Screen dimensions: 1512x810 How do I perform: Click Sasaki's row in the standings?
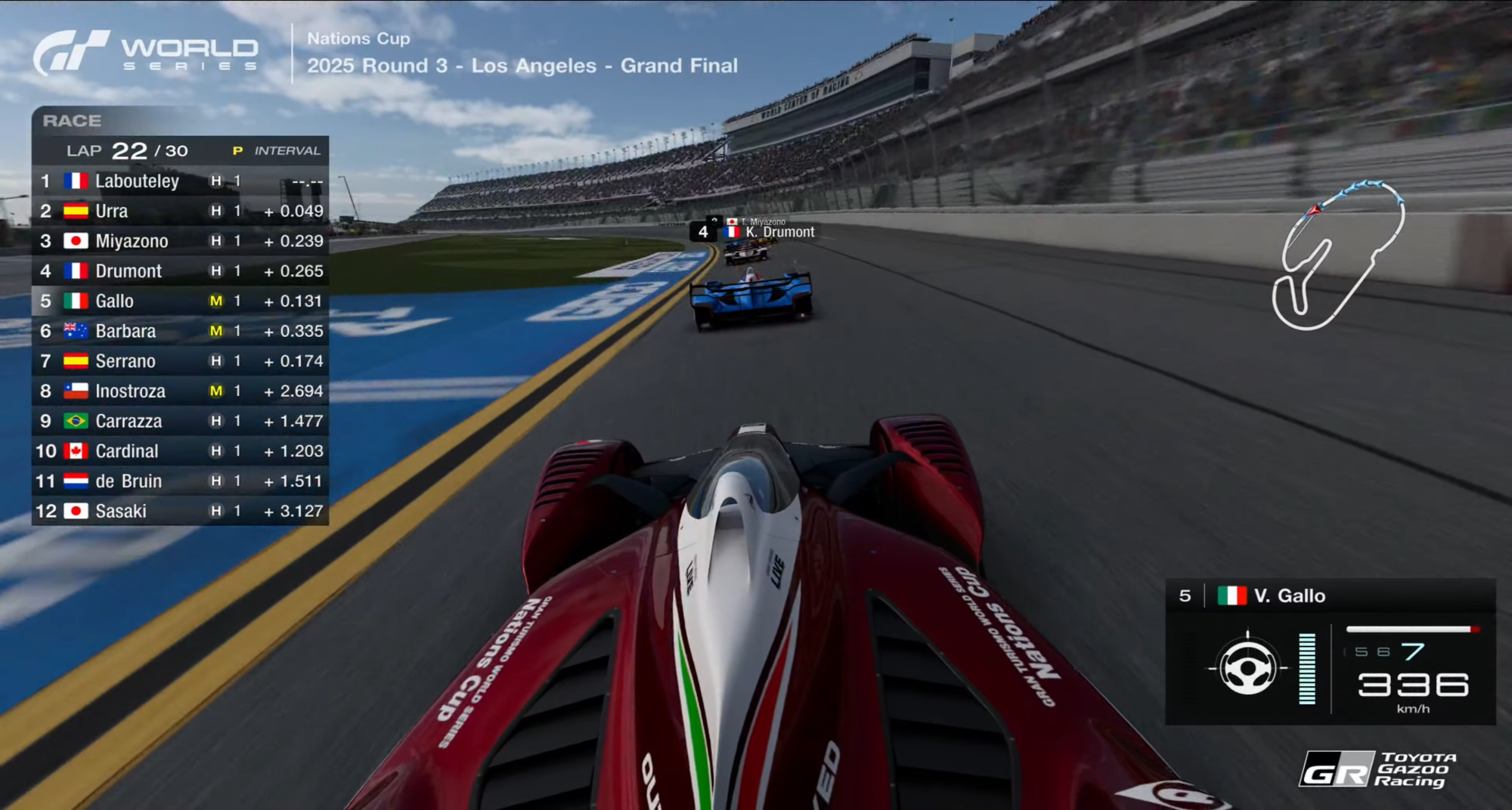(180, 512)
